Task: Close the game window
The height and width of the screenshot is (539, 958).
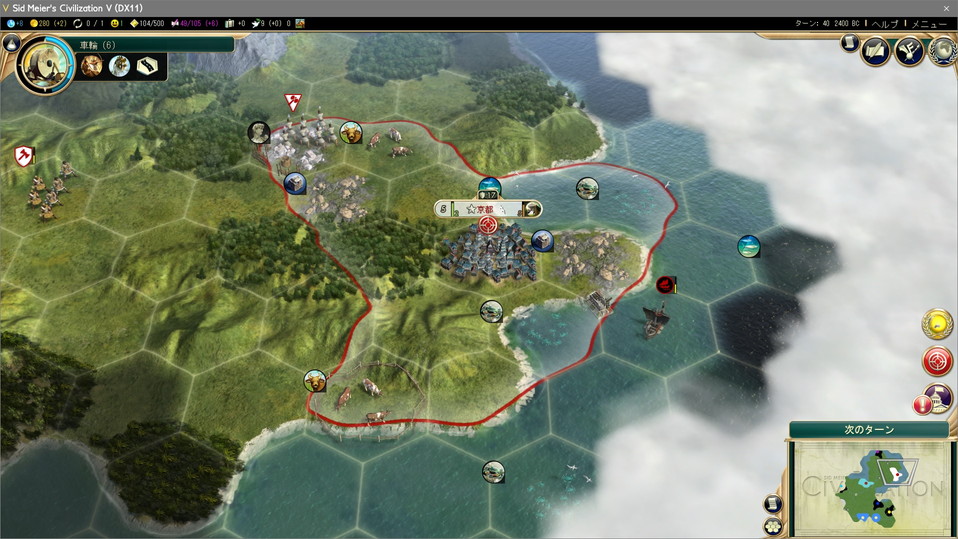Action: point(946,8)
